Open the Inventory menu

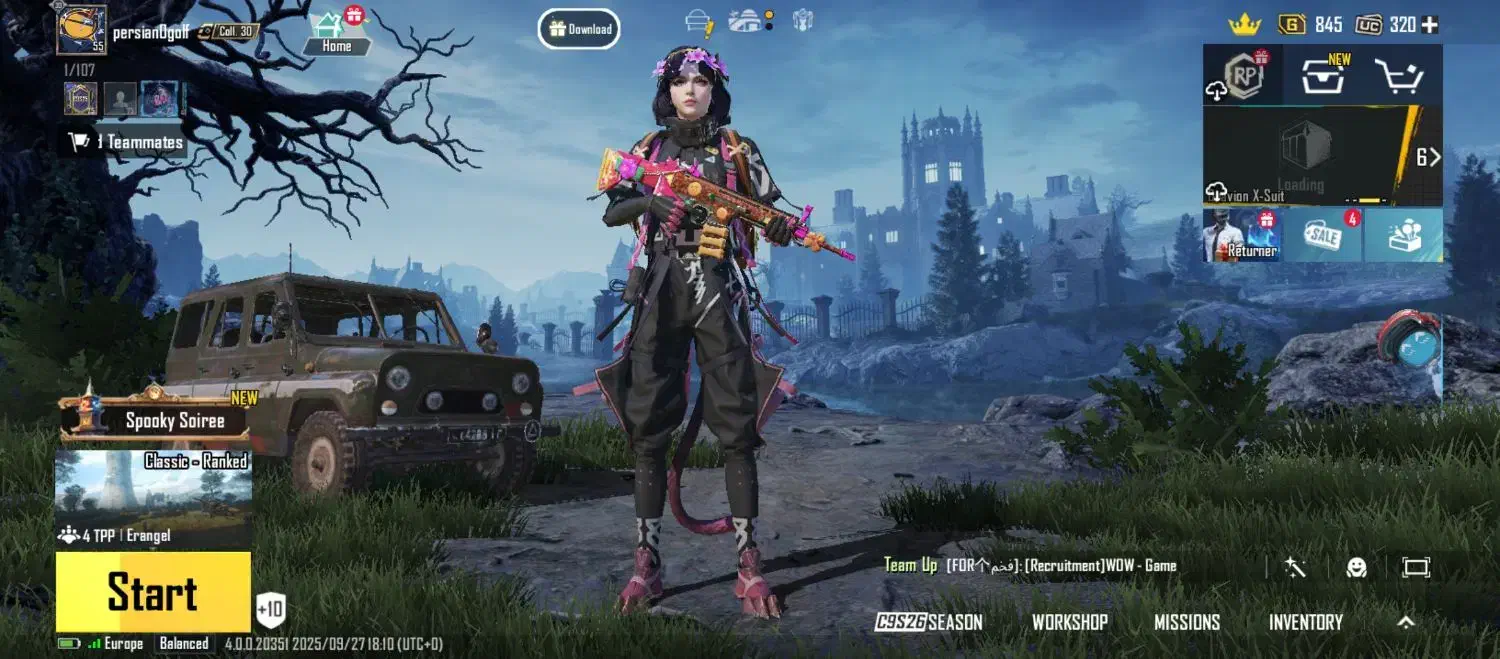click(1305, 622)
